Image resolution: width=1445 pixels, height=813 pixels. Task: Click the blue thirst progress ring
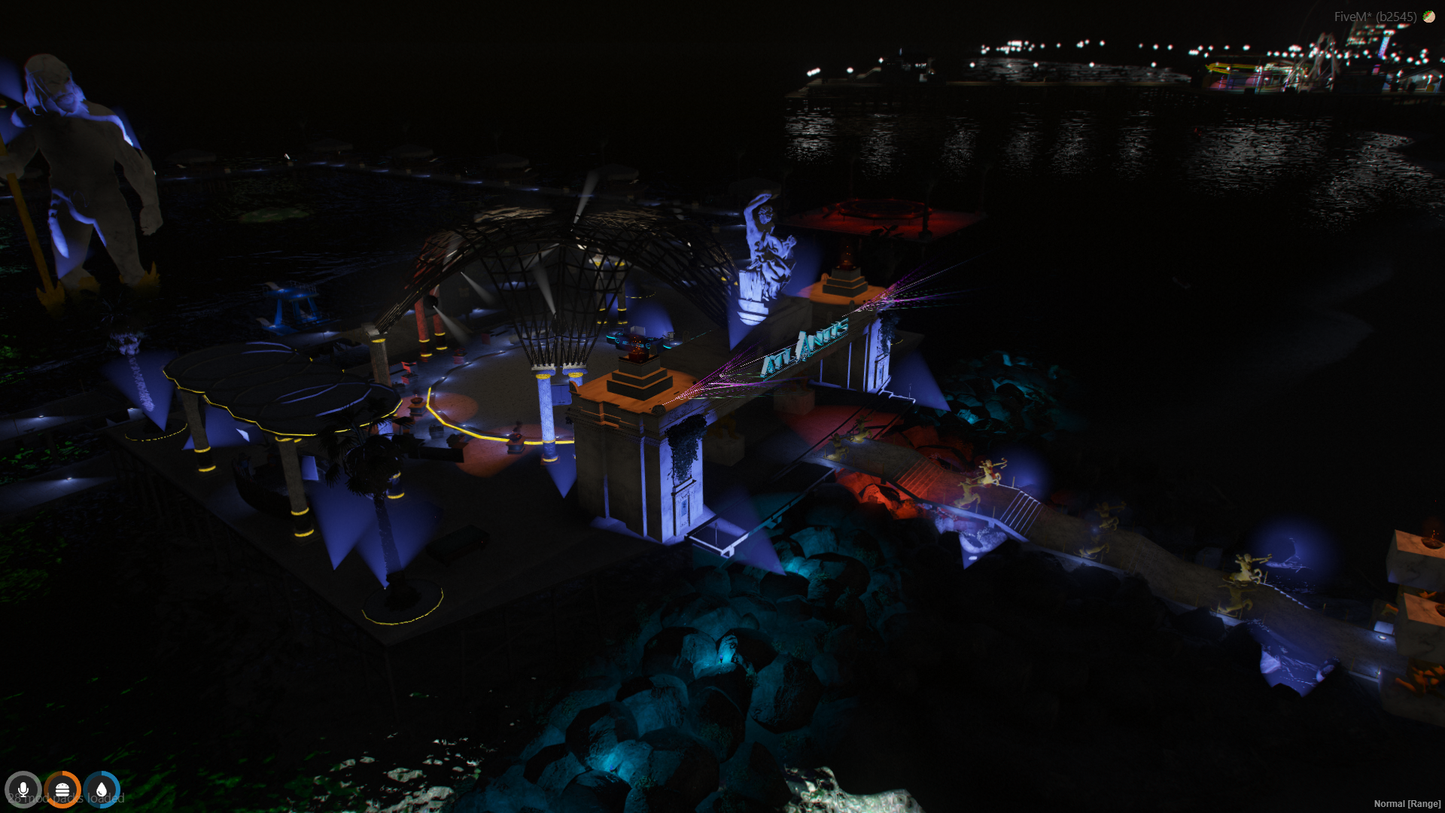[x=101, y=789]
